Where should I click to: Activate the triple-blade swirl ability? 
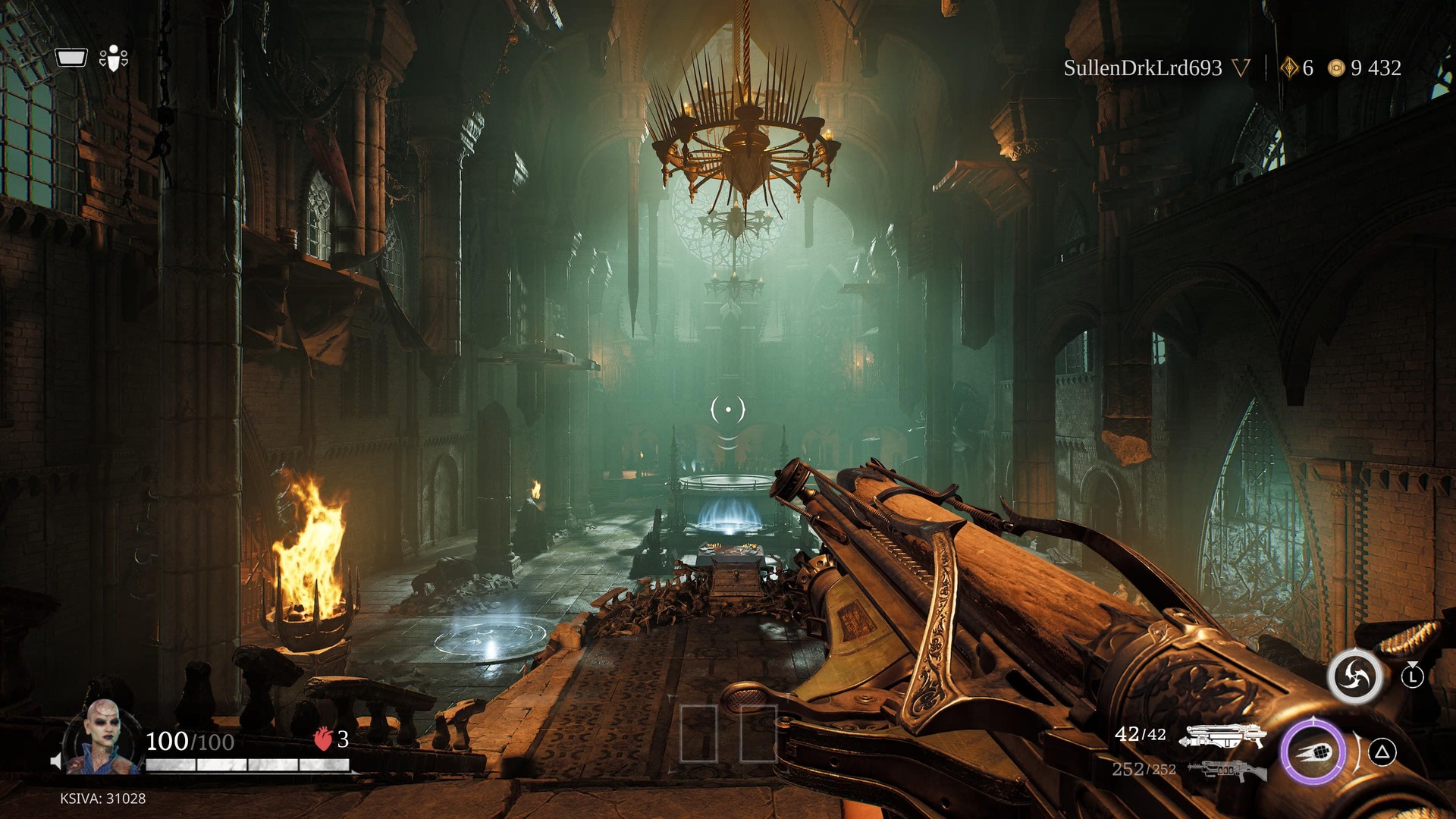[1355, 675]
